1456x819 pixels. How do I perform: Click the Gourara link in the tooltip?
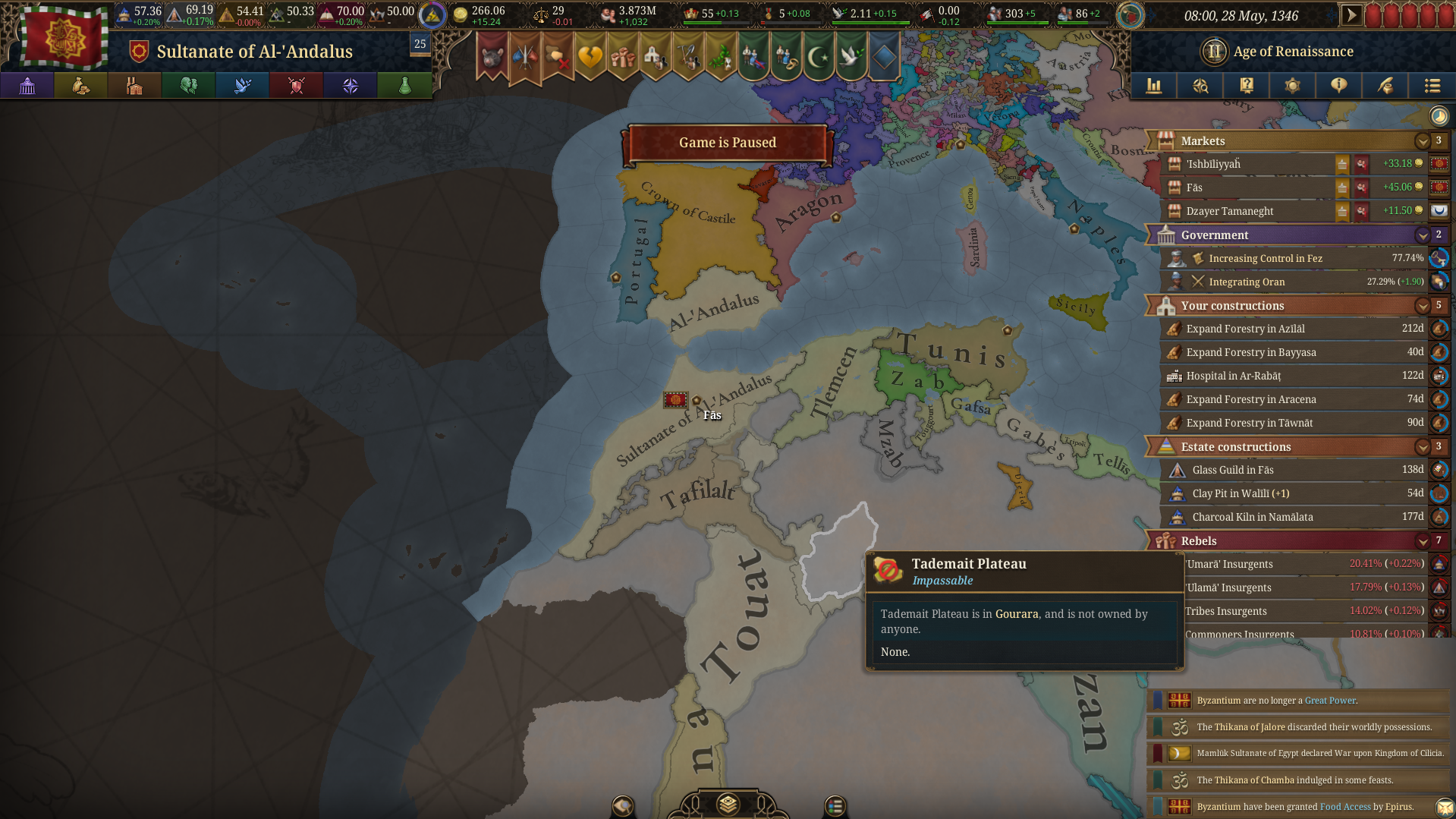pos(1017,614)
